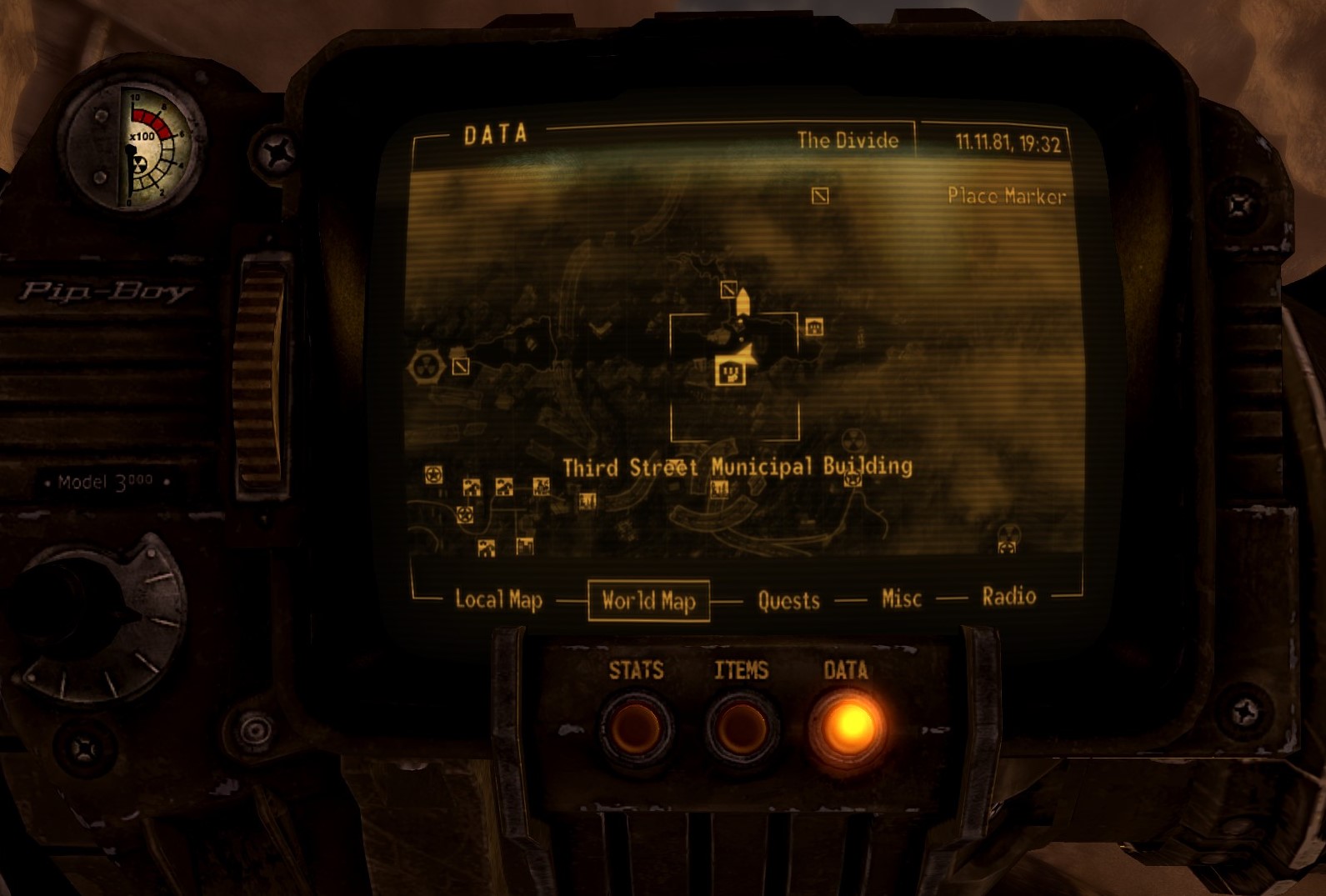
Task: Switch to the Local Map tab
Action: [498, 598]
